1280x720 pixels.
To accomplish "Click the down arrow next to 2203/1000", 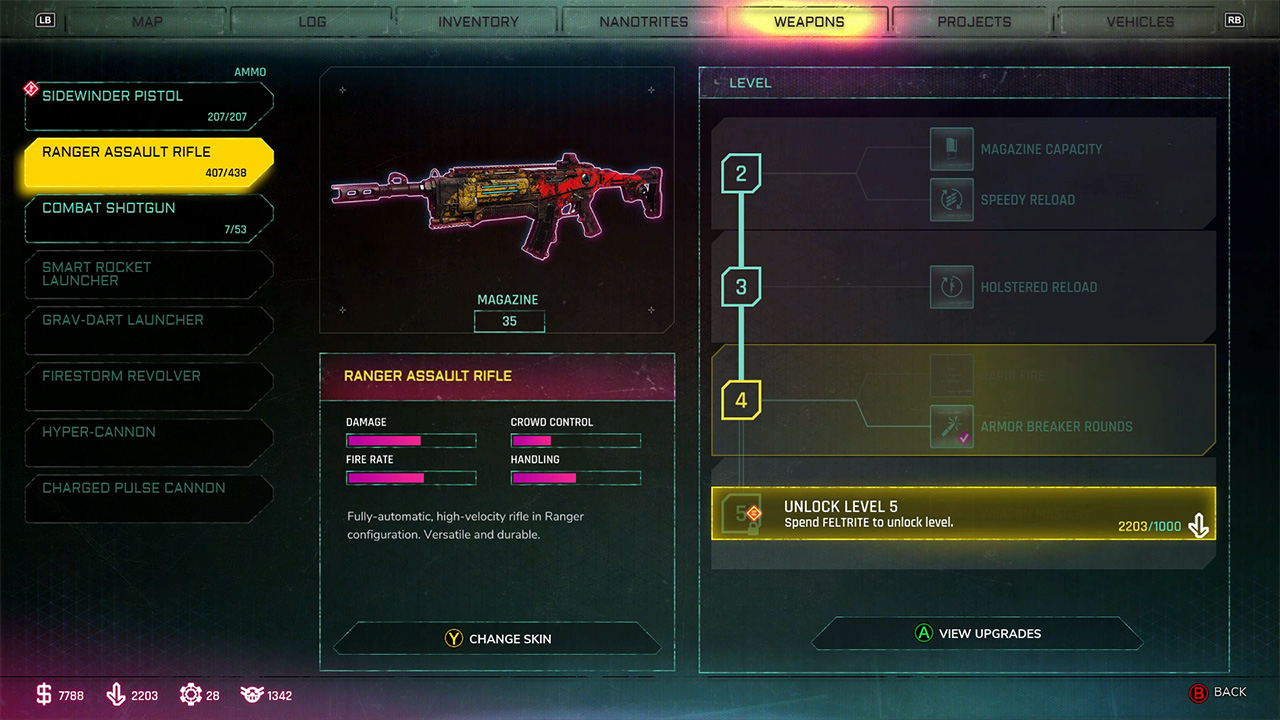I will pos(1199,523).
